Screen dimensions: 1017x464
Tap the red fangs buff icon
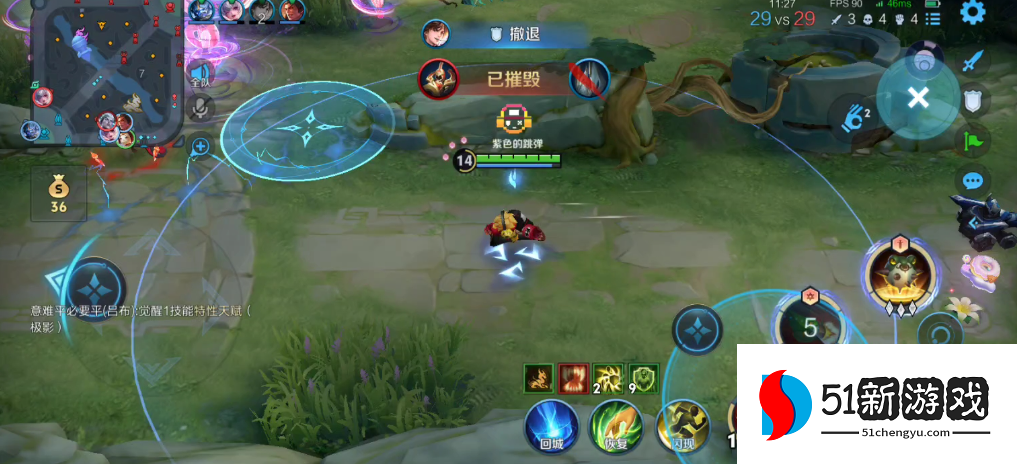(x=573, y=378)
